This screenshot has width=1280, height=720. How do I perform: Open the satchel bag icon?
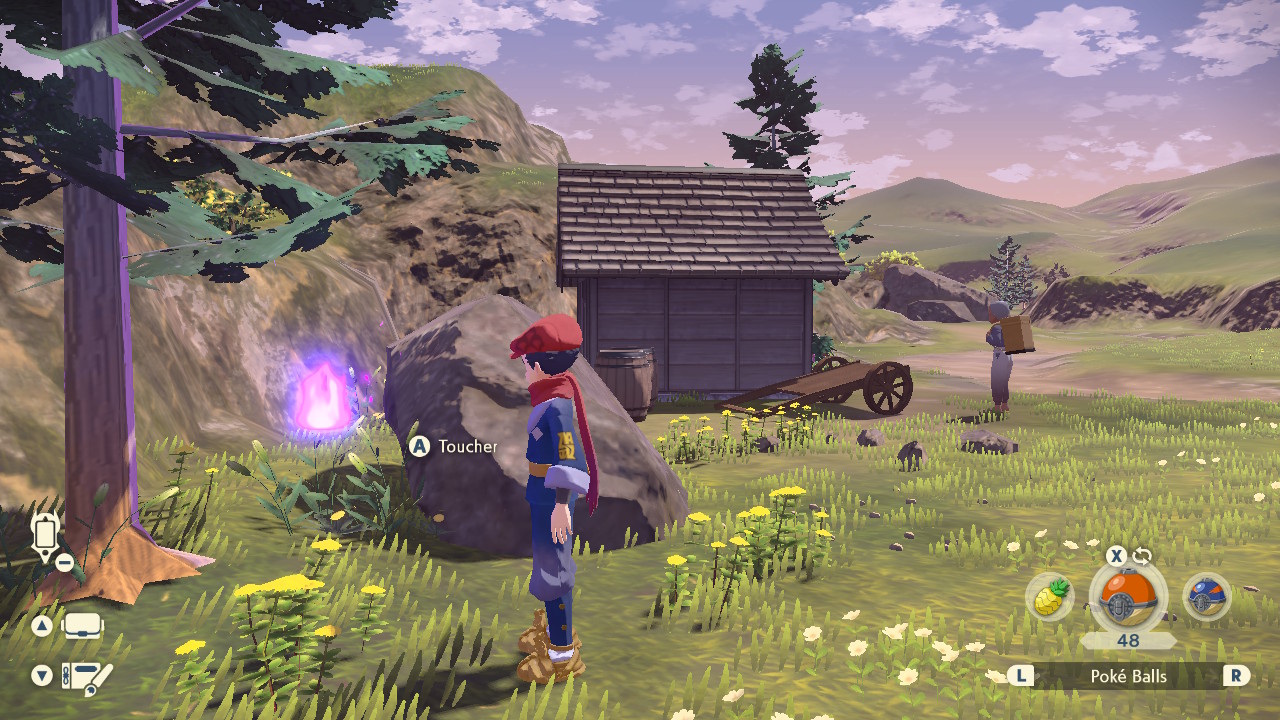84,627
